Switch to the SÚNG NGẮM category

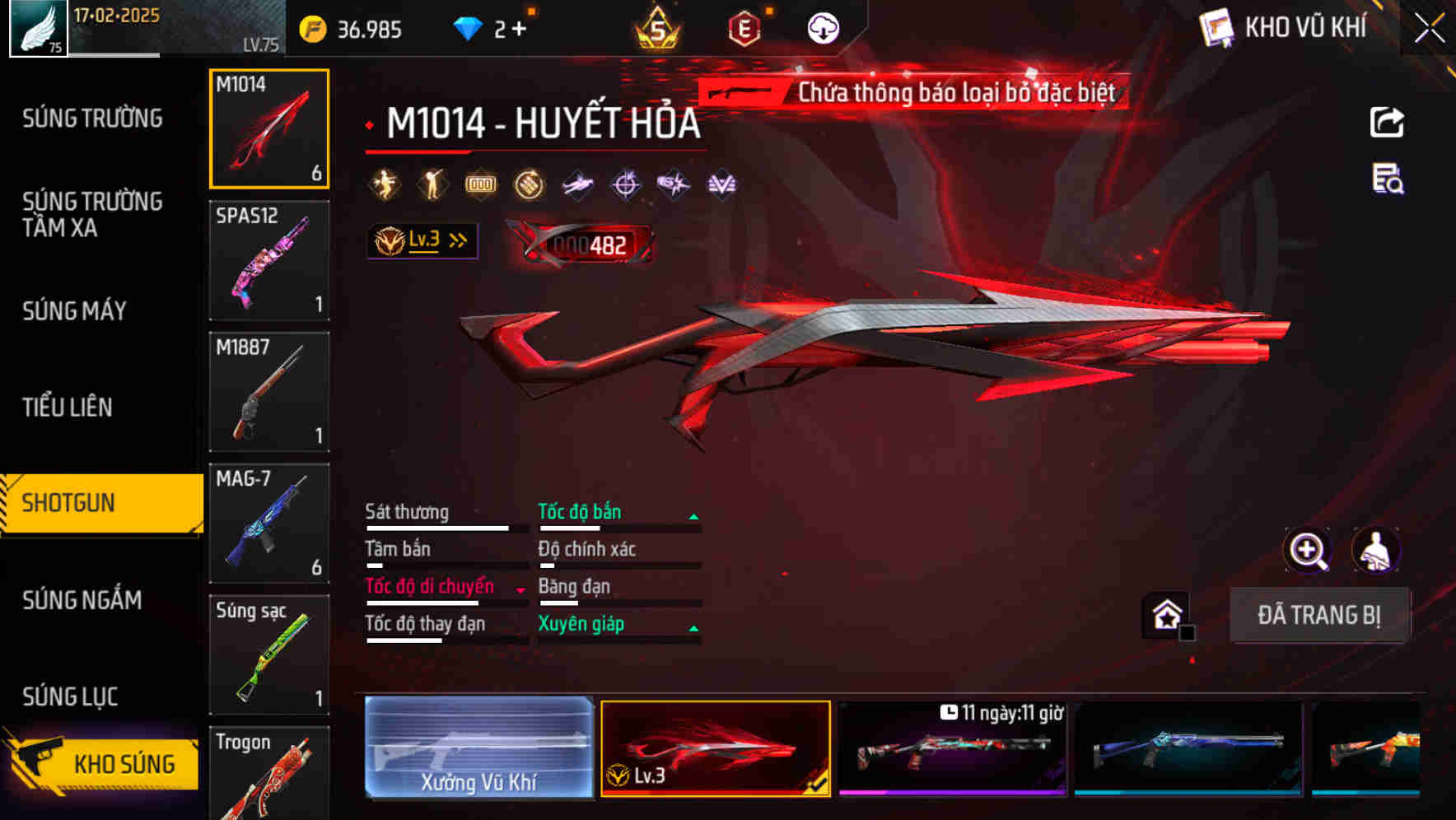pyautogui.click(x=82, y=601)
